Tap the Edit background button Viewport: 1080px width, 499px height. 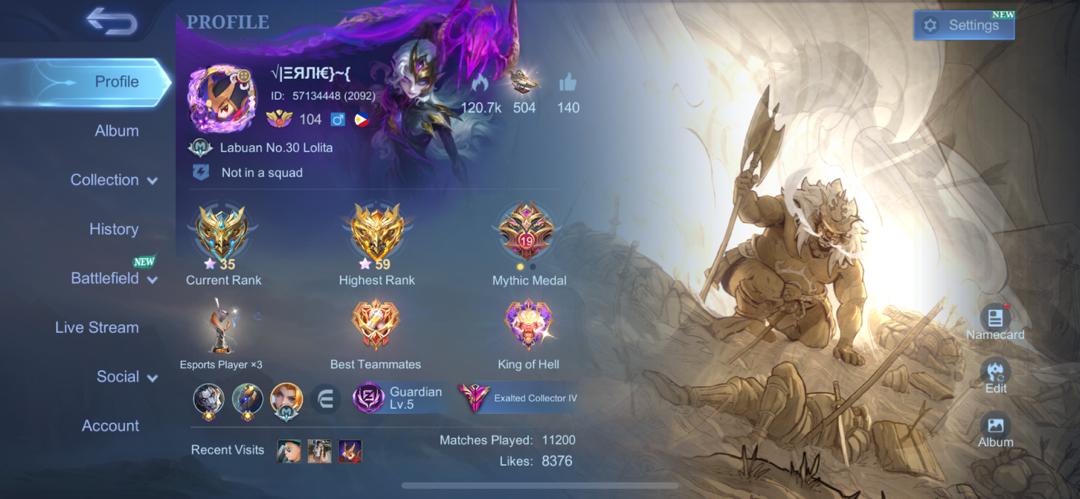click(x=995, y=376)
